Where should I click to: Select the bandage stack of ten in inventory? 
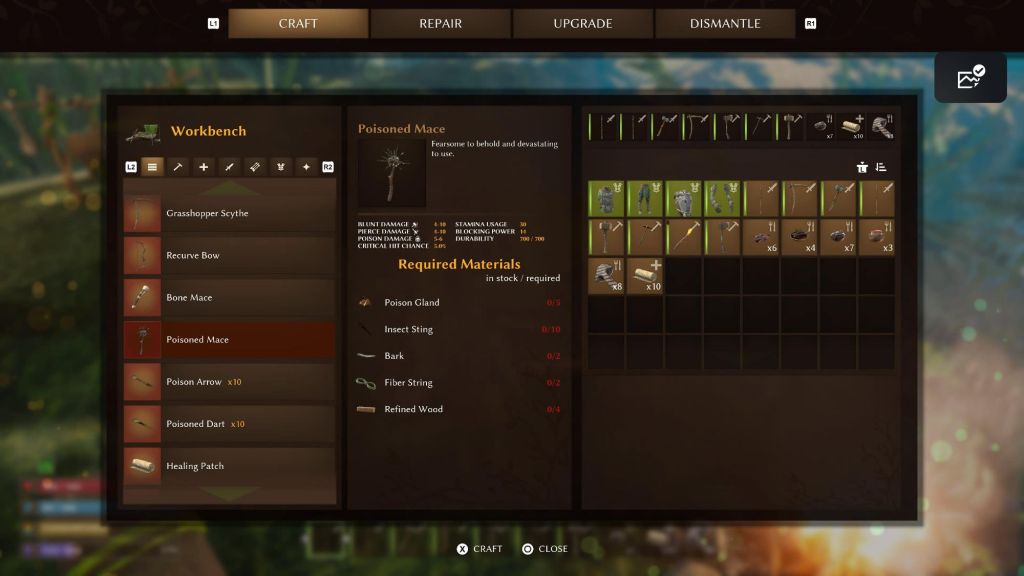(x=645, y=275)
